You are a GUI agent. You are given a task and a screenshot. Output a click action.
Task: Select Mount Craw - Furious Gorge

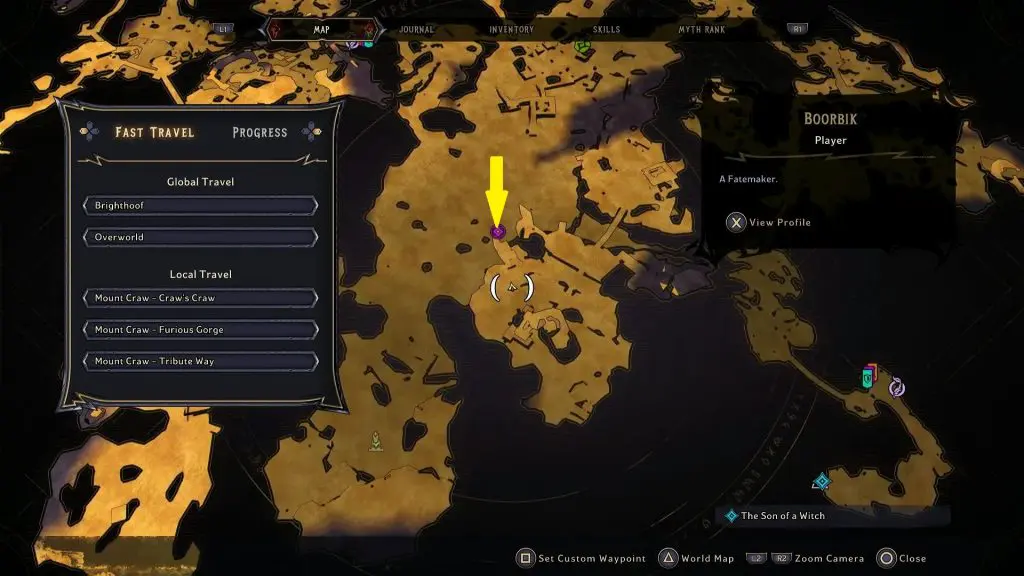[x=200, y=330]
